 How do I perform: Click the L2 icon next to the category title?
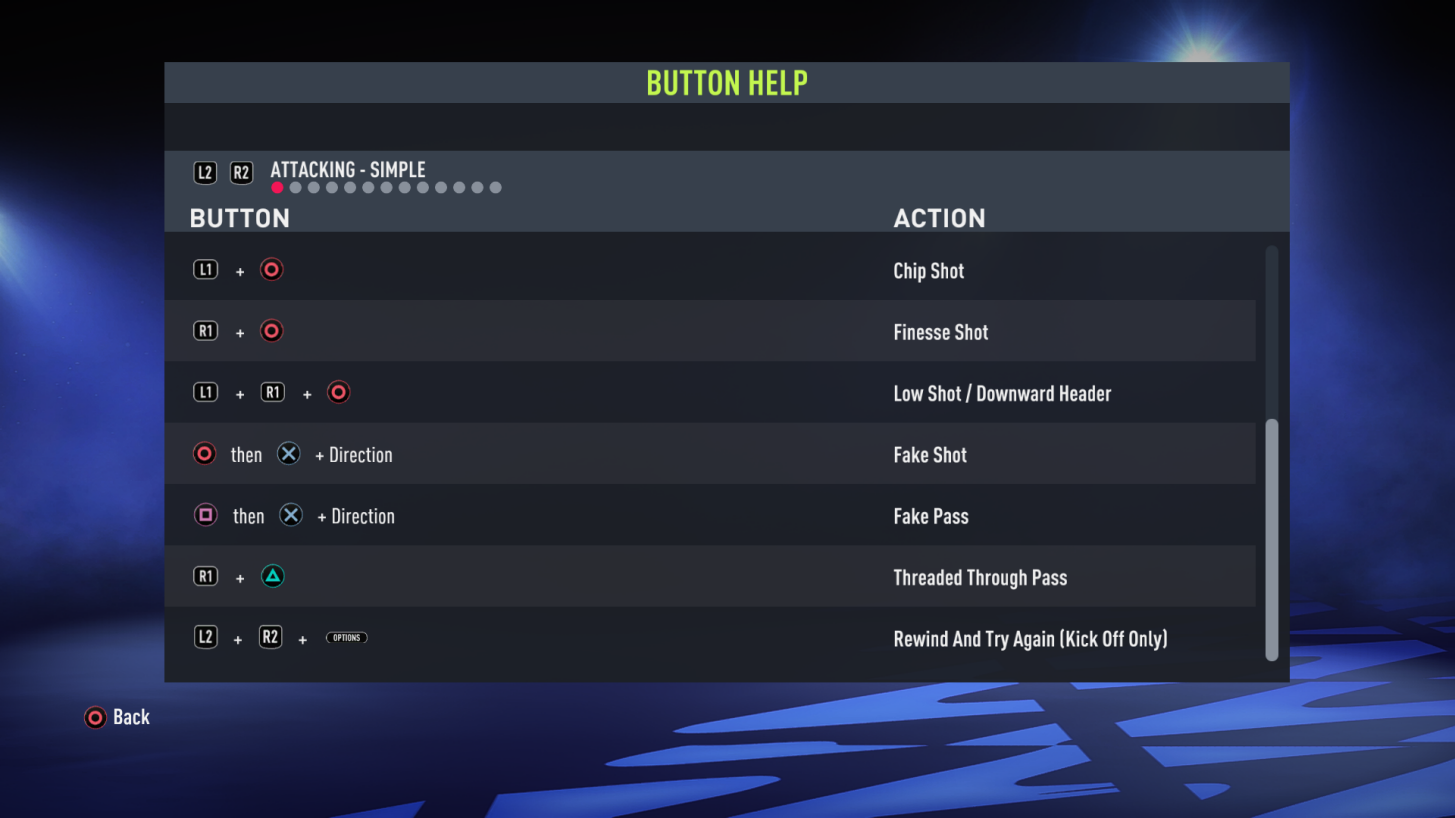coord(205,172)
